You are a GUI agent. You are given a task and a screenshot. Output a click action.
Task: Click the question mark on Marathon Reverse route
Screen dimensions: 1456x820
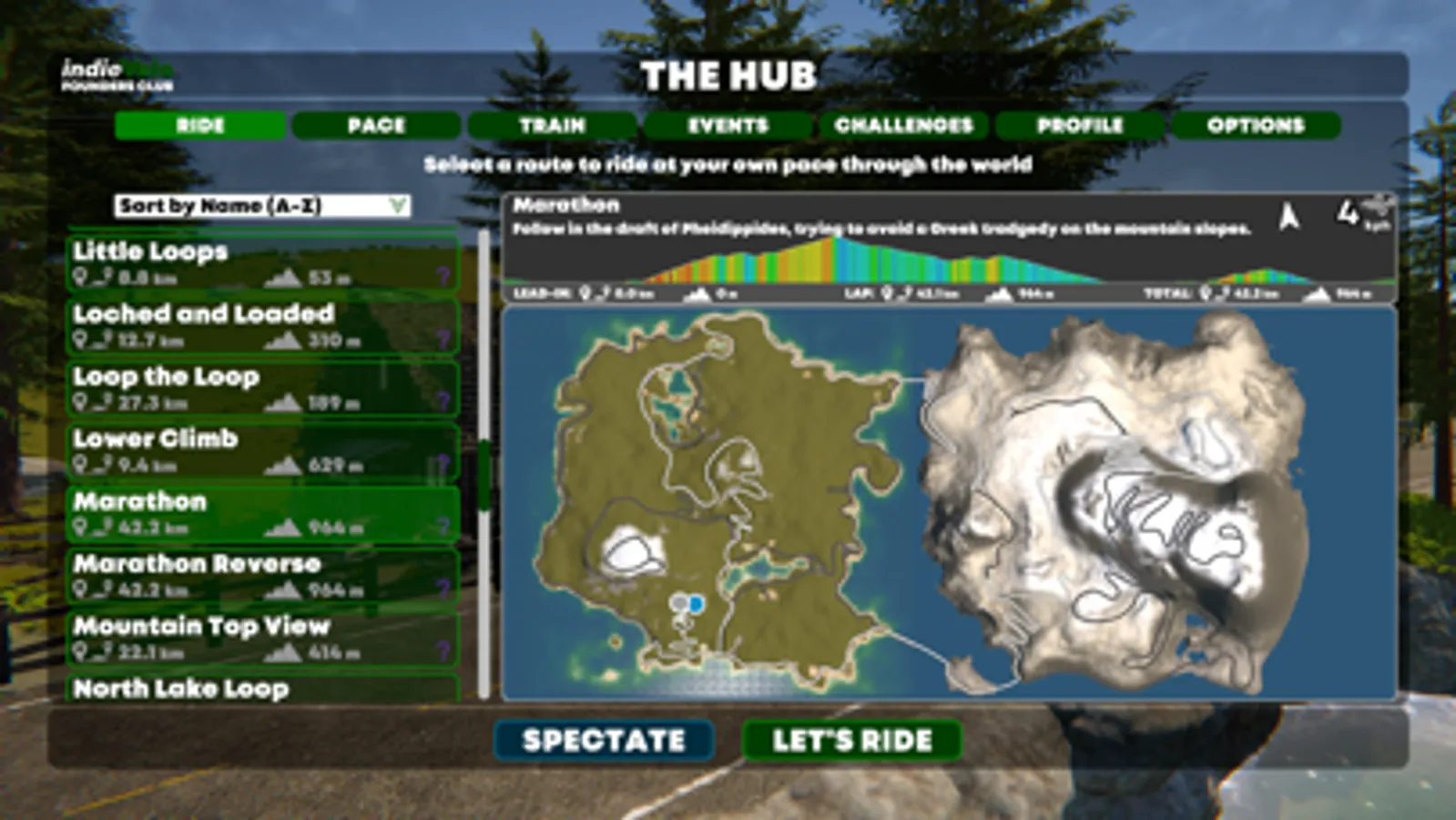(x=443, y=588)
